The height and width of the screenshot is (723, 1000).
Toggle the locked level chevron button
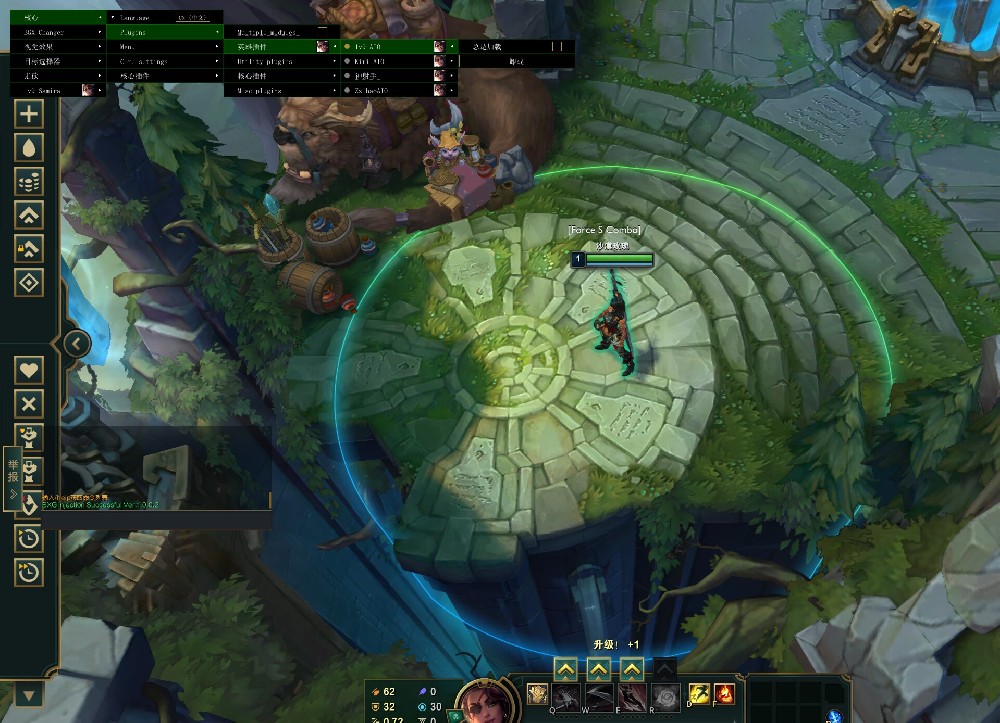(x=29, y=248)
